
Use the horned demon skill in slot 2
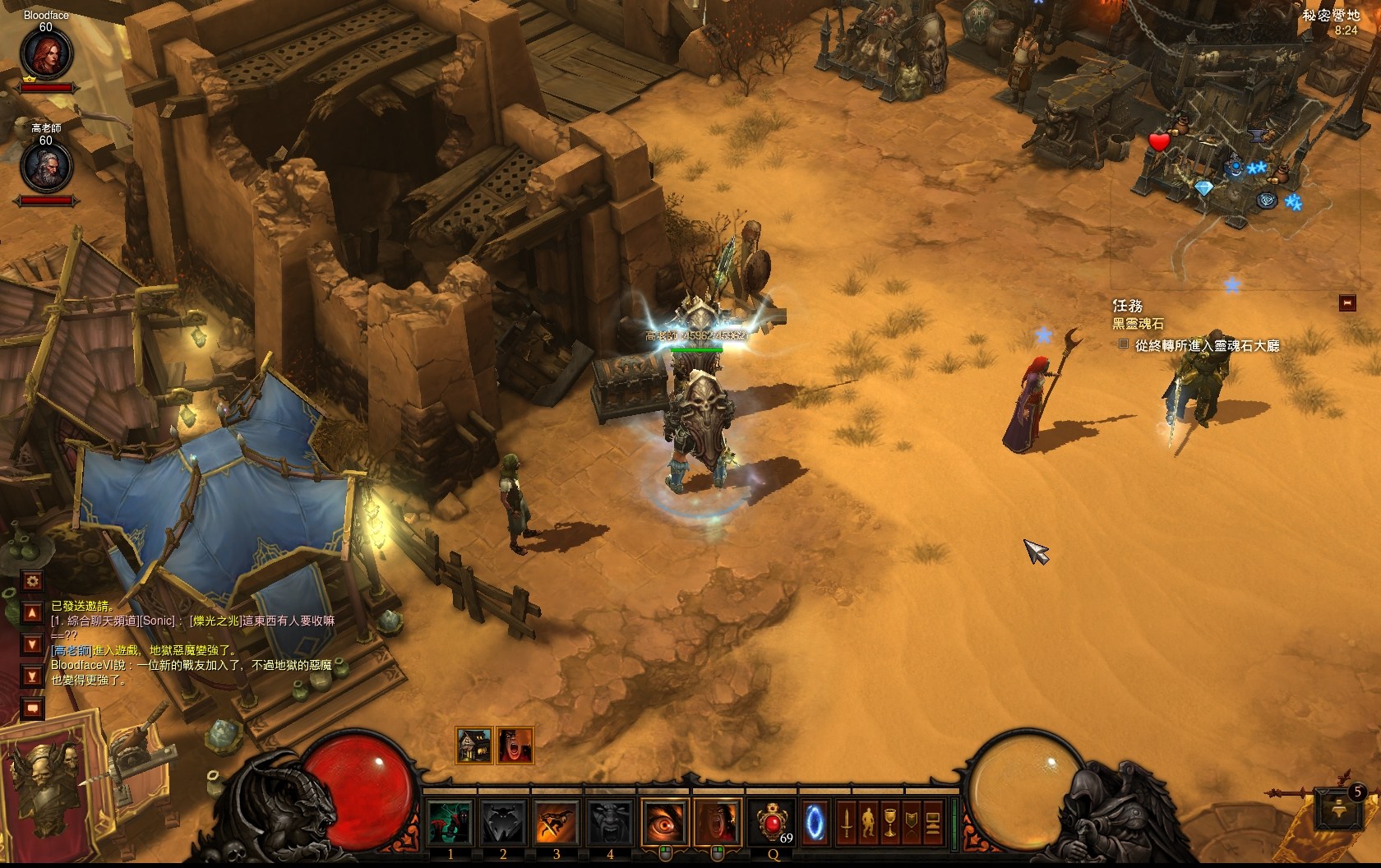503,822
